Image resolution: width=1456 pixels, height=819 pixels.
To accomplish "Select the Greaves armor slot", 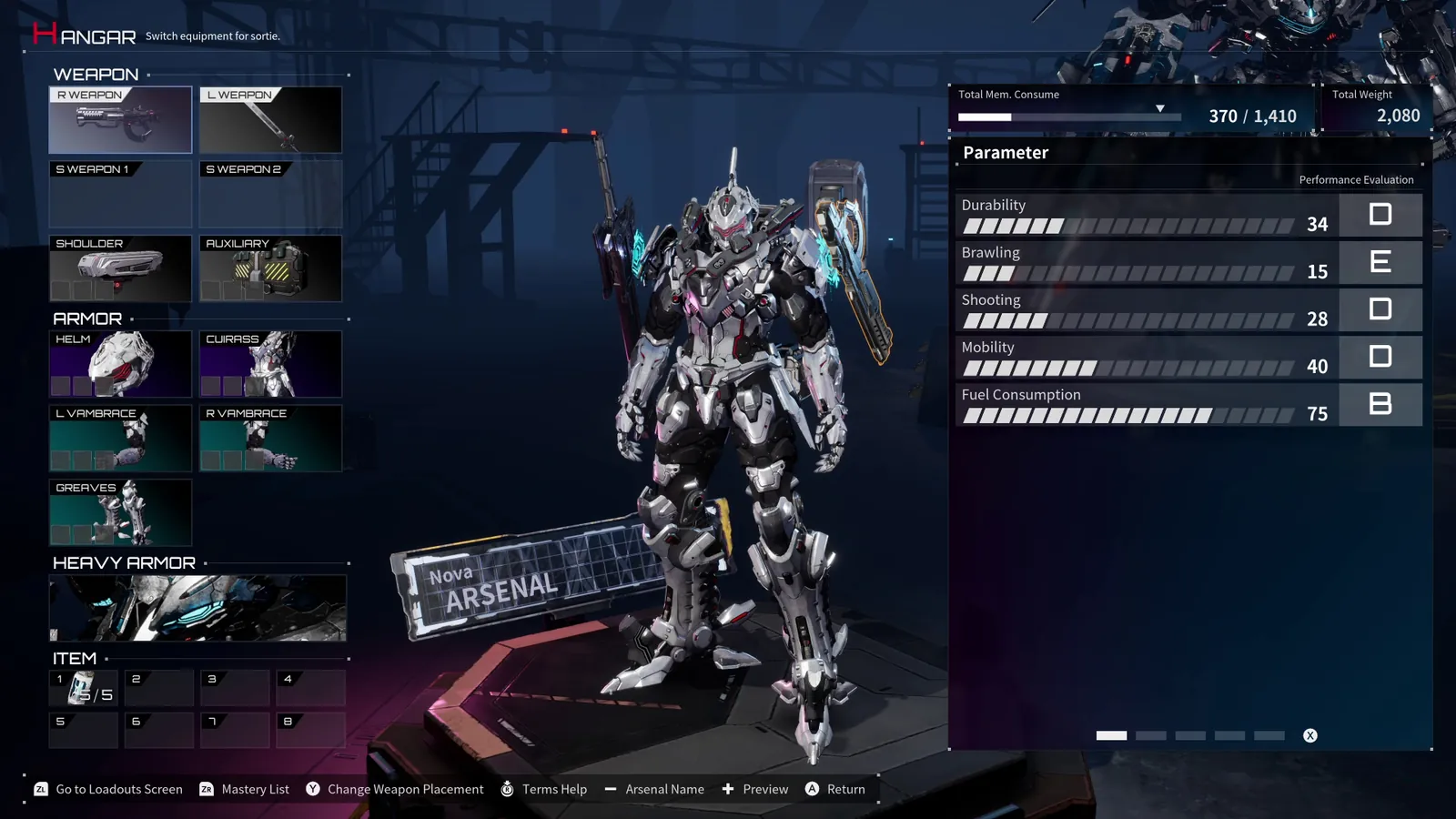I will 119,512.
